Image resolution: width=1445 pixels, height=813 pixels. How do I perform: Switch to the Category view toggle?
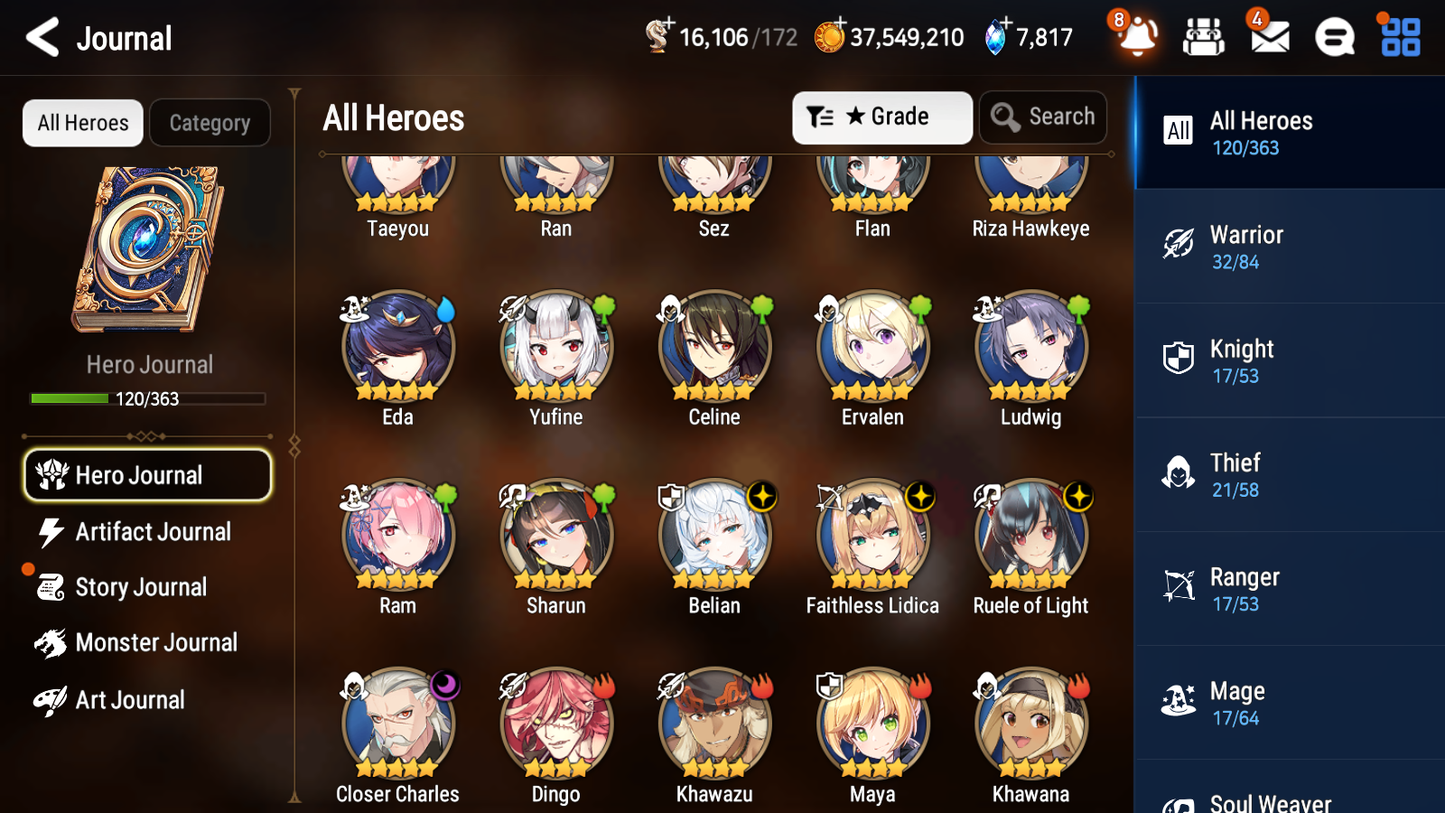pyautogui.click(x=210, y=122)
